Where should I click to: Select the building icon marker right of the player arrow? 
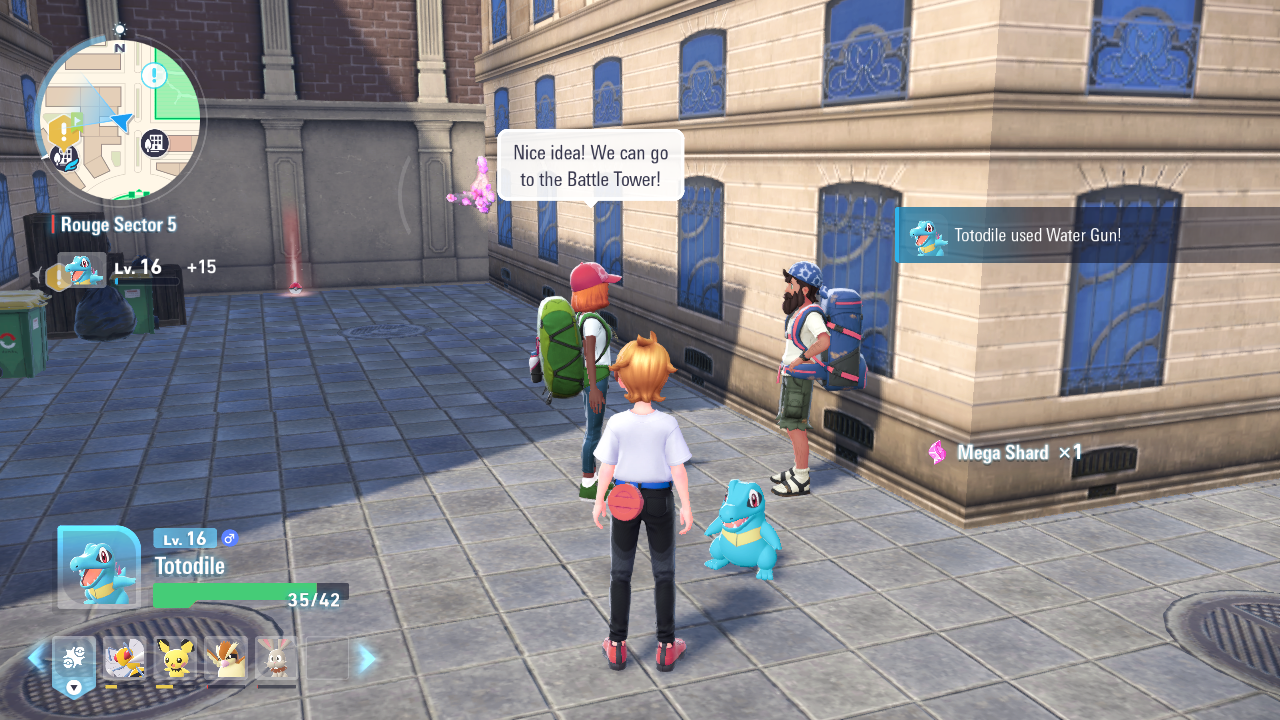(154, 143)
